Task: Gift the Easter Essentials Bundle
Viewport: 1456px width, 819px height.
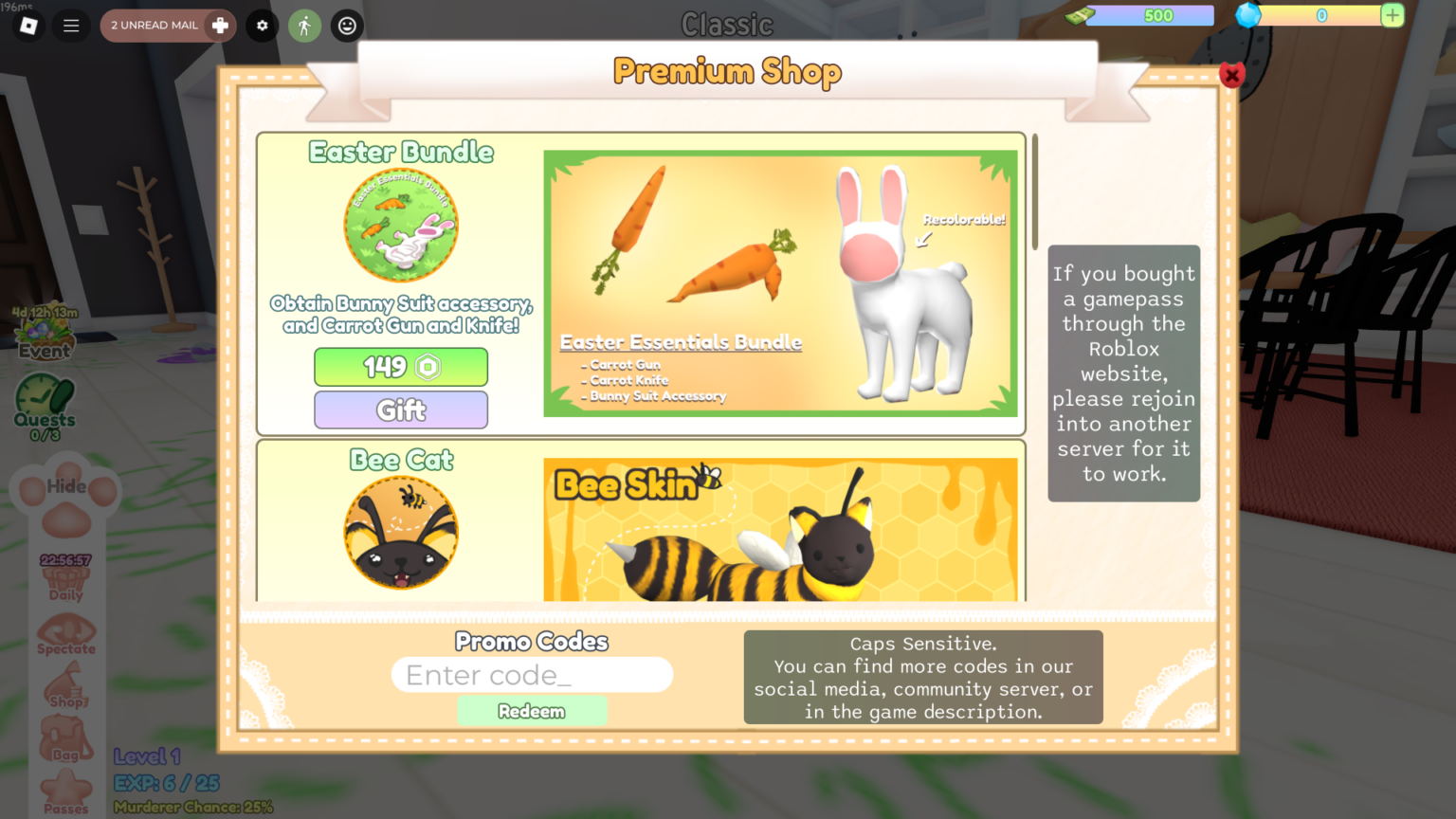Action: tap(400, 409)
